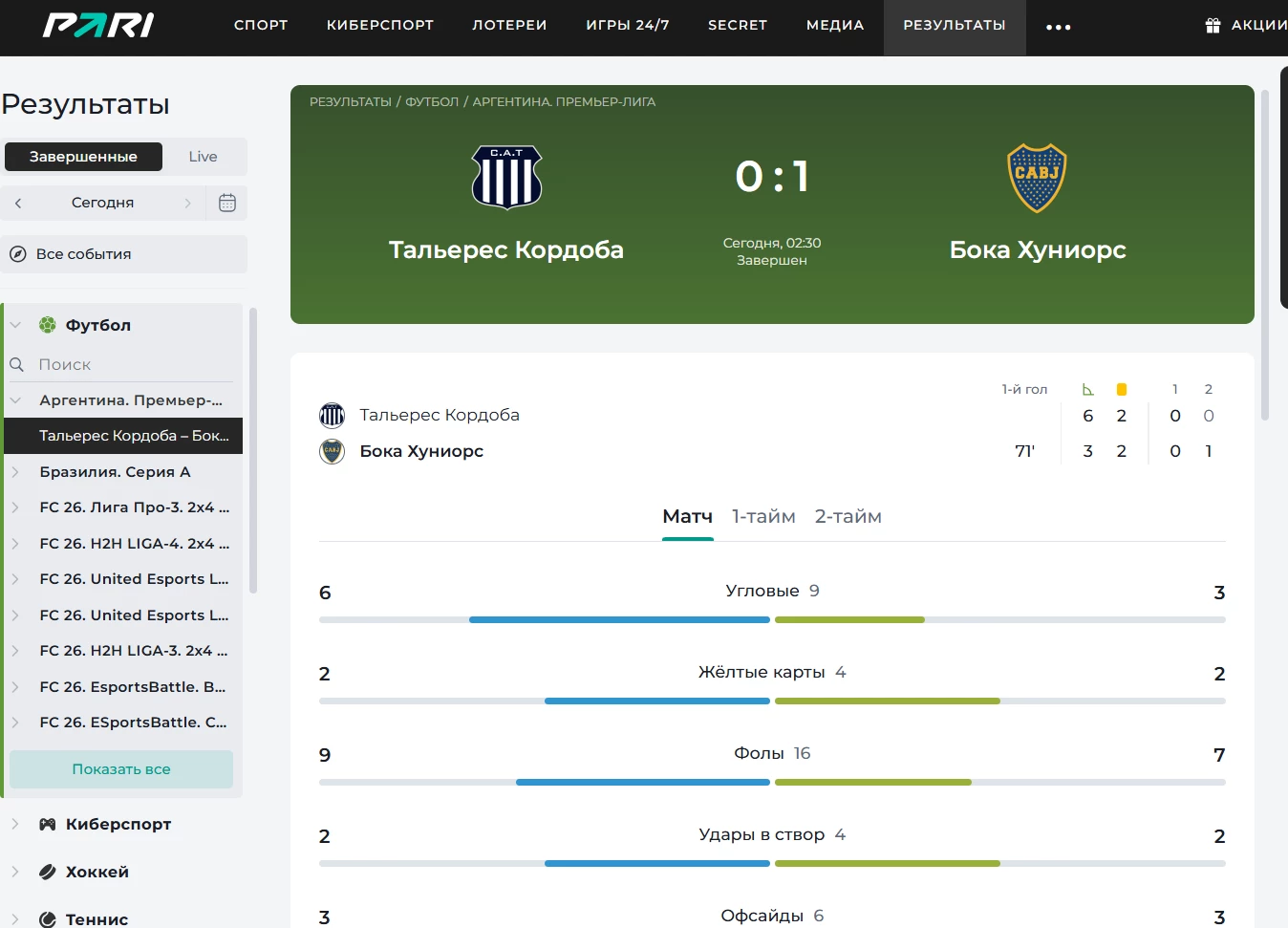Switch to the 2-тайм stats tab

(x=848, y=516)
